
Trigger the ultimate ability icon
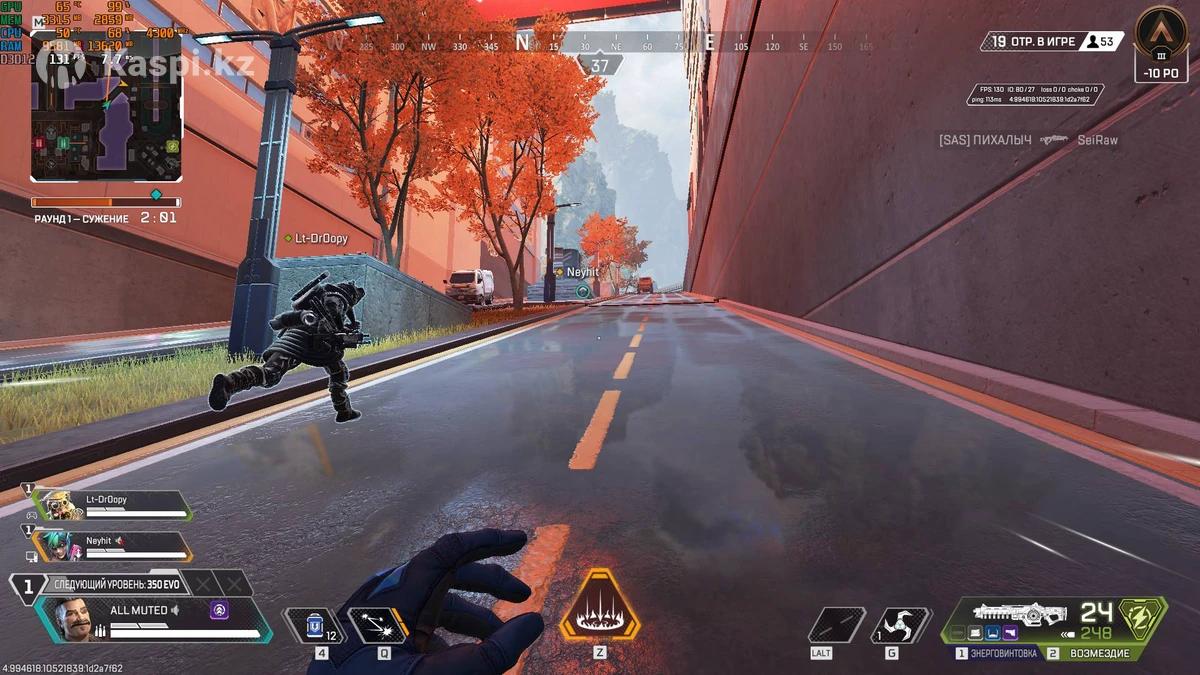(x=599, y=605)
